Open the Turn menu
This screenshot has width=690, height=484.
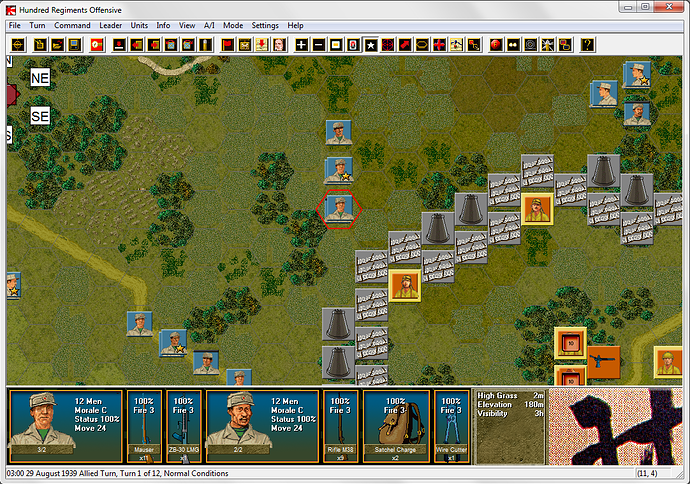(37, 25)
